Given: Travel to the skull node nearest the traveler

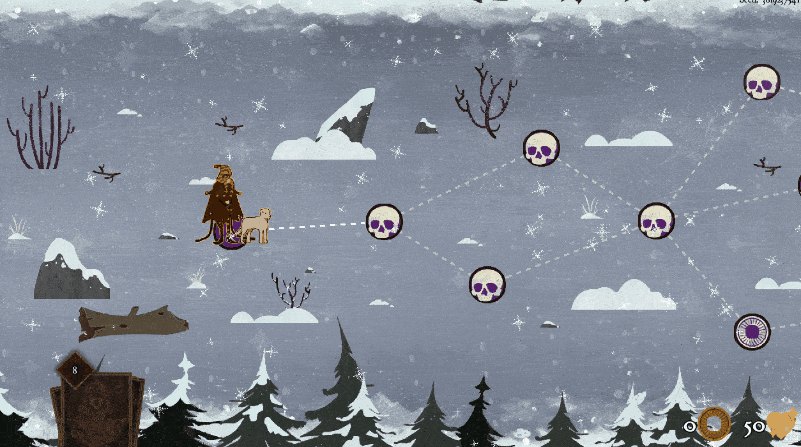Looking at the screenshot, I should pyautogui.click(x=384, y=222).
